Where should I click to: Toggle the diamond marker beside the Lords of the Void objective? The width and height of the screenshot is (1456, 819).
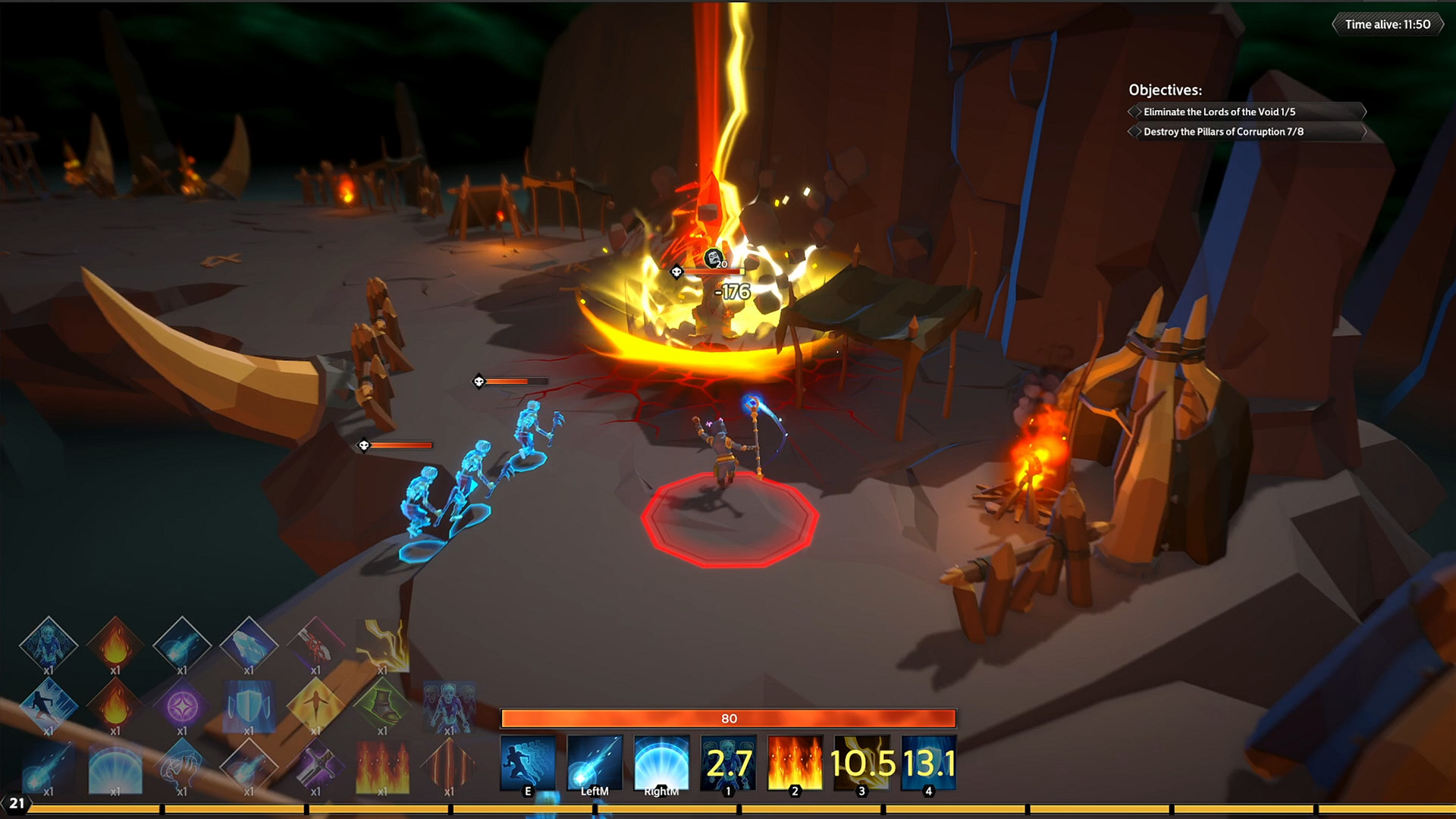coord(1135,111)
